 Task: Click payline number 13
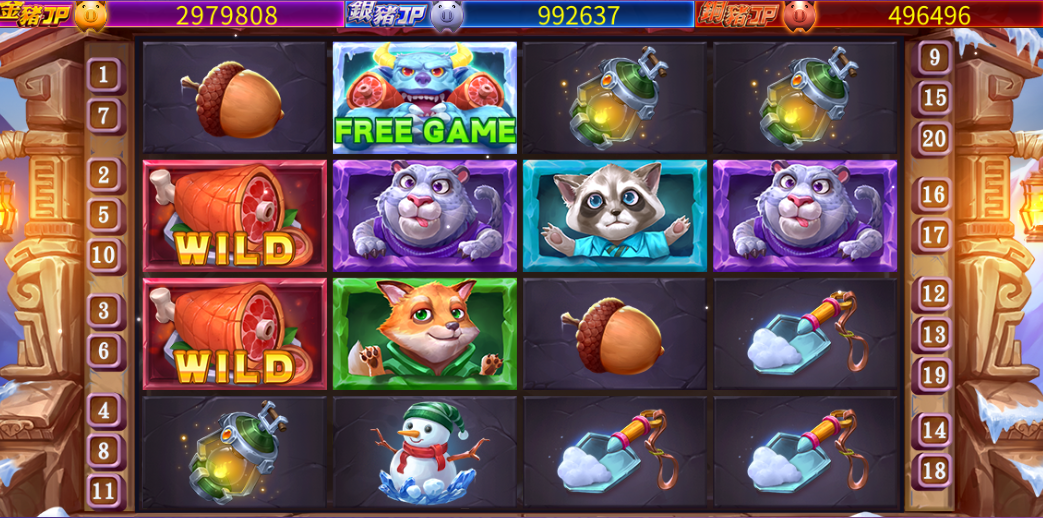[933, 334]
